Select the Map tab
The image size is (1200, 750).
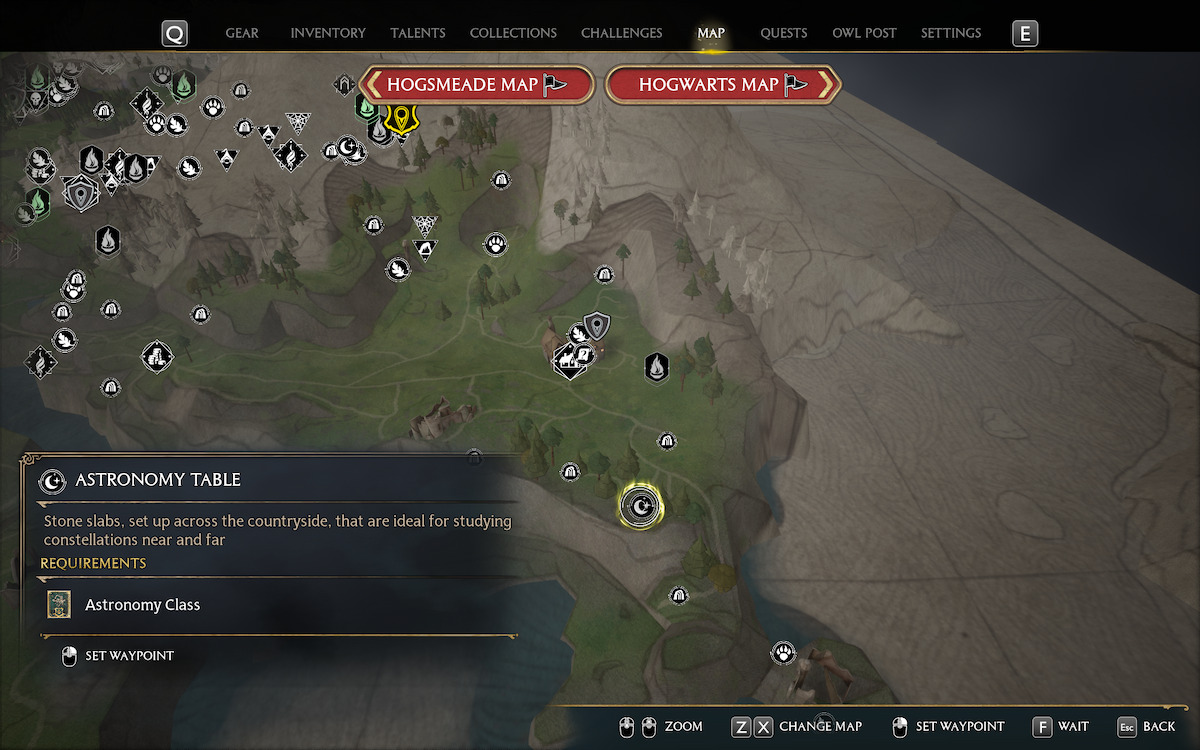[711, 33]
